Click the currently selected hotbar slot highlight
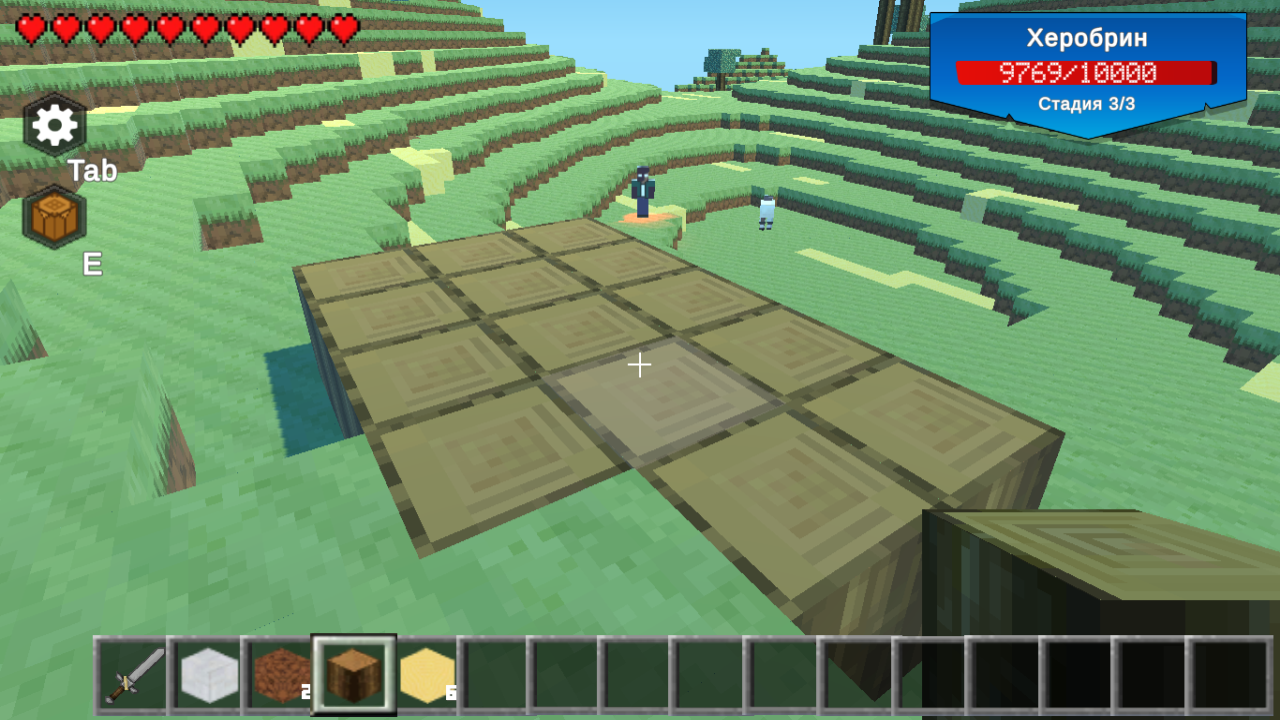The width and height of the screenshot is (1280, 720). [x=354, y=674]
